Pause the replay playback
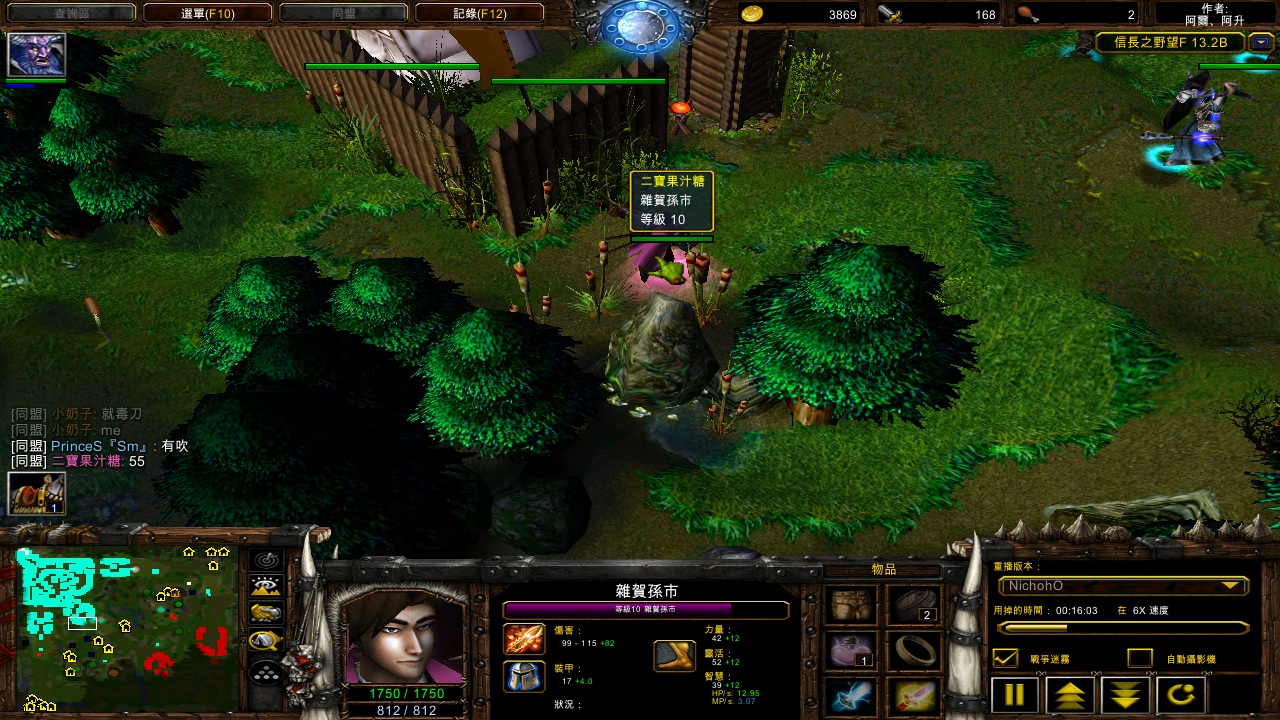1280x720 pixels. 1014,694
